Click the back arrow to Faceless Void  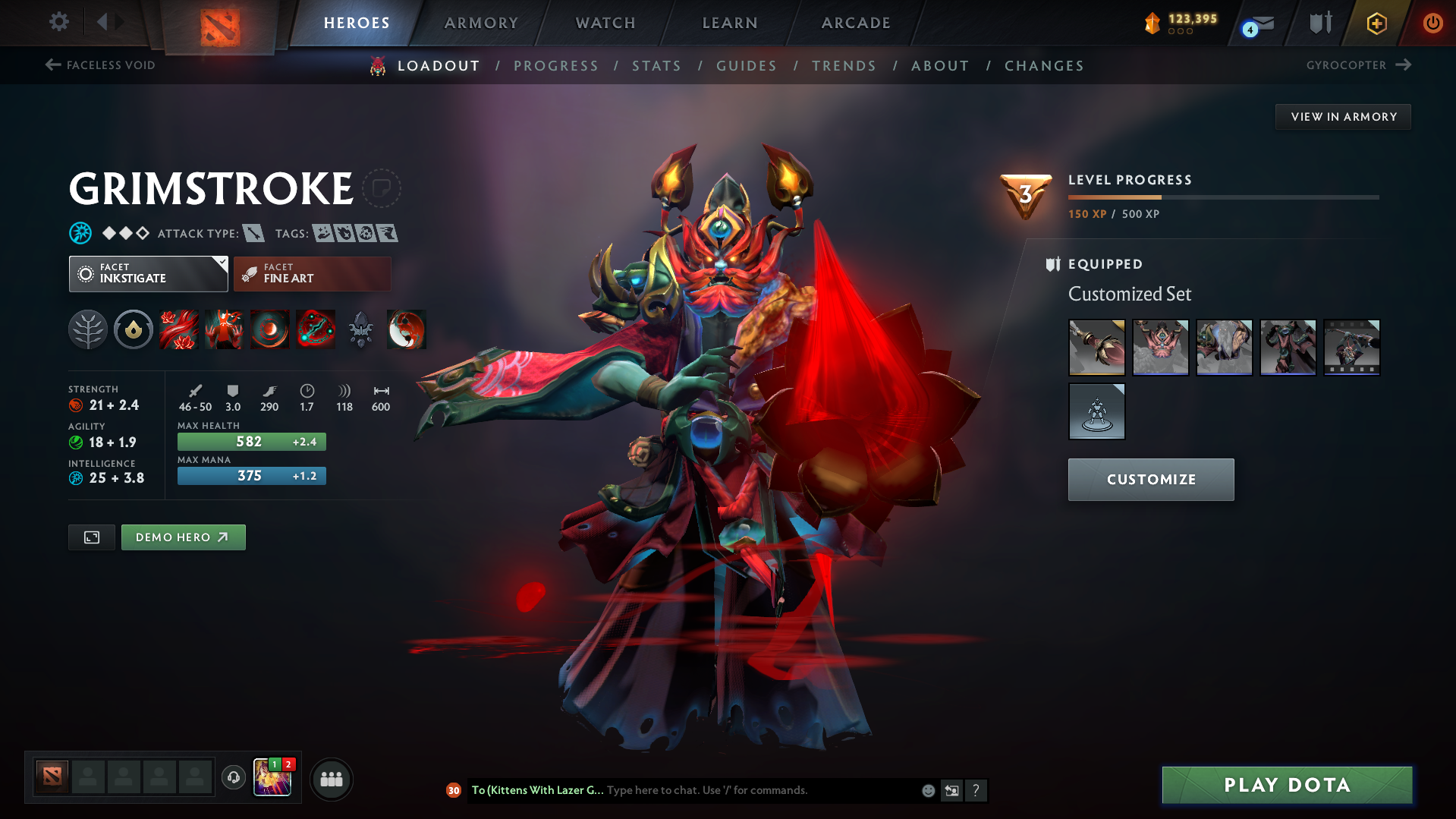point(52,65)
